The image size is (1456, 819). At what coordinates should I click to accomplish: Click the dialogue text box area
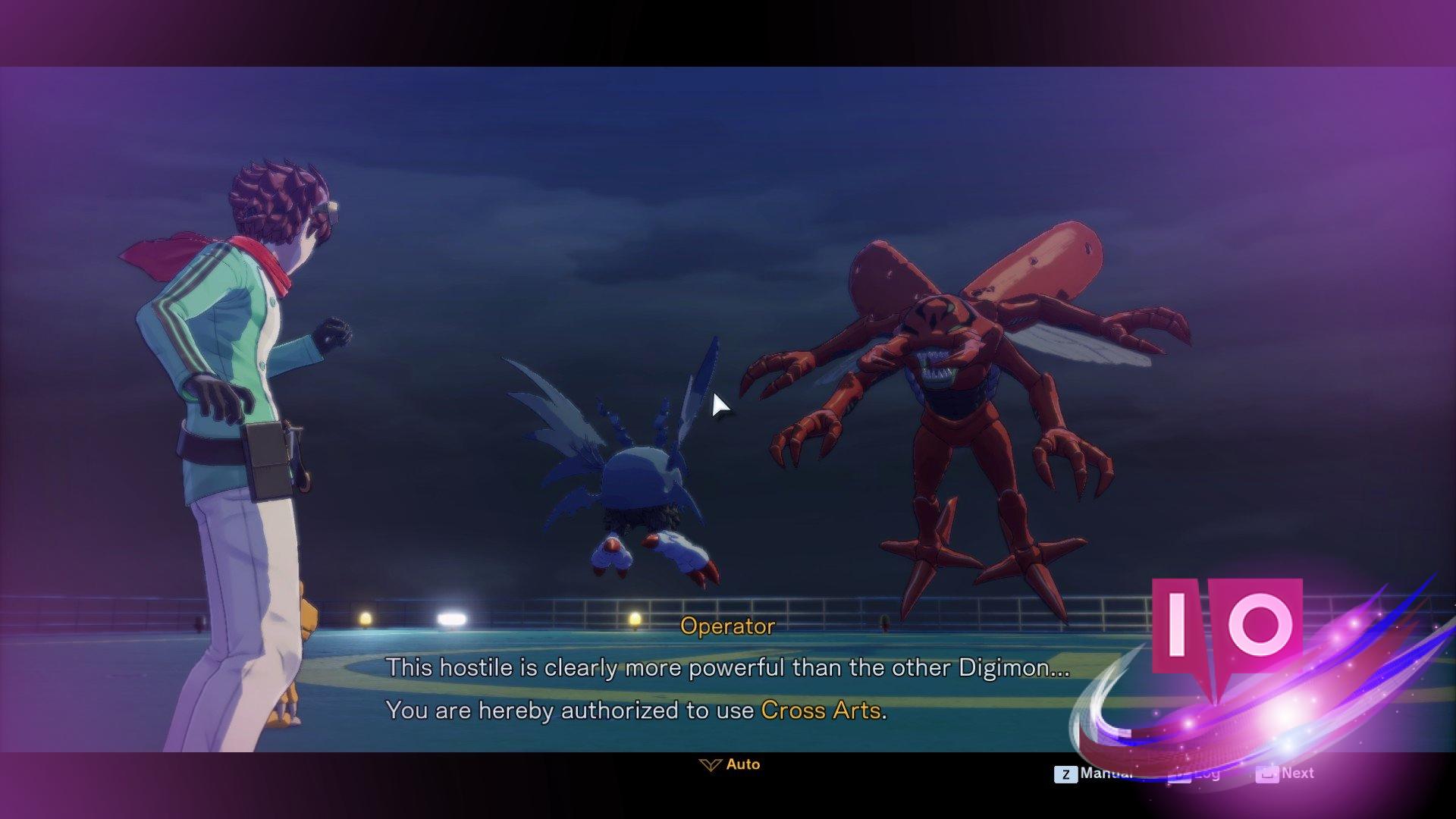pos(728,686)
